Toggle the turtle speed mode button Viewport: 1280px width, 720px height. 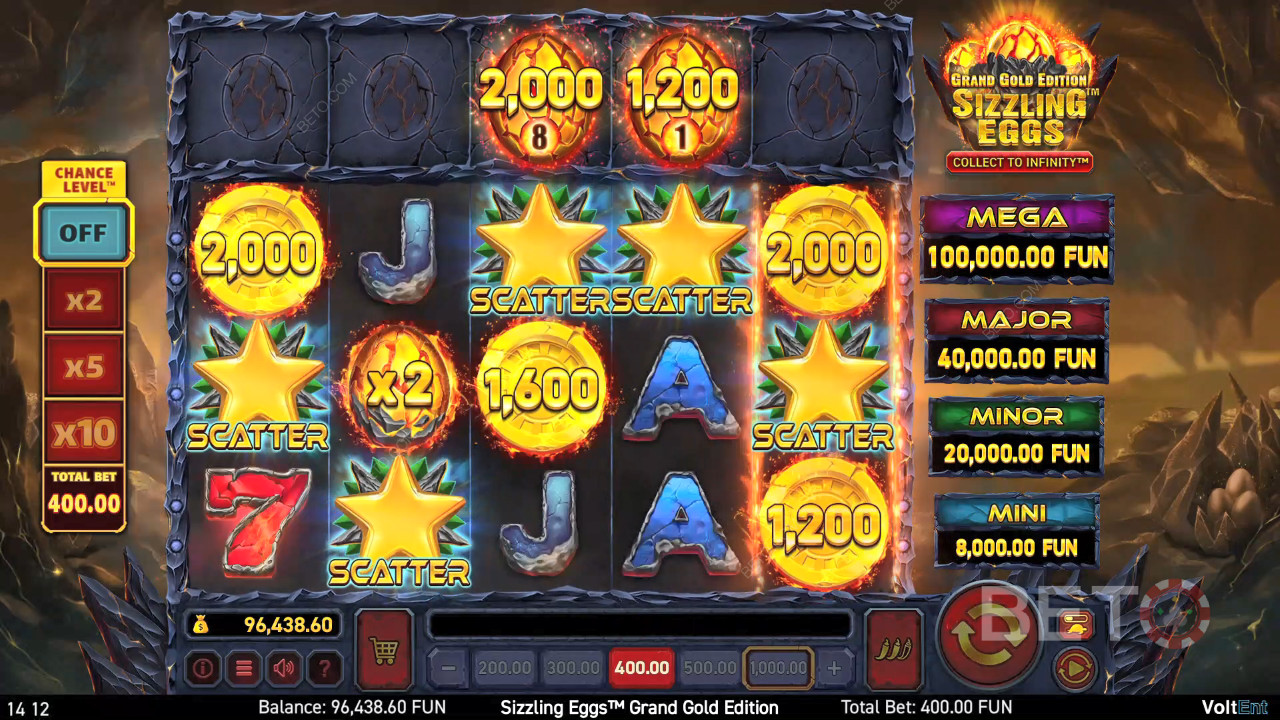[1076, 624]
